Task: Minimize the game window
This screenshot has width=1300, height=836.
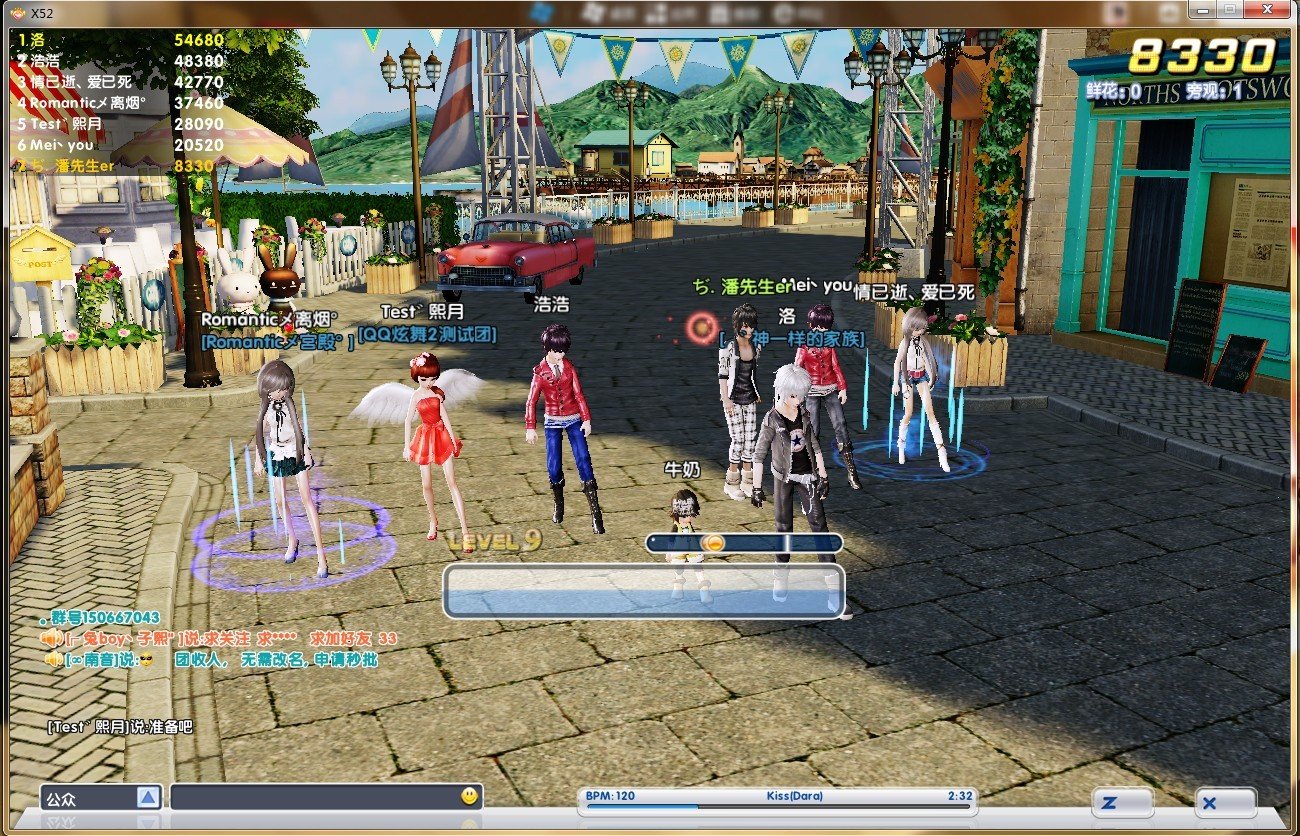Action: click(x=1200, y=9)
